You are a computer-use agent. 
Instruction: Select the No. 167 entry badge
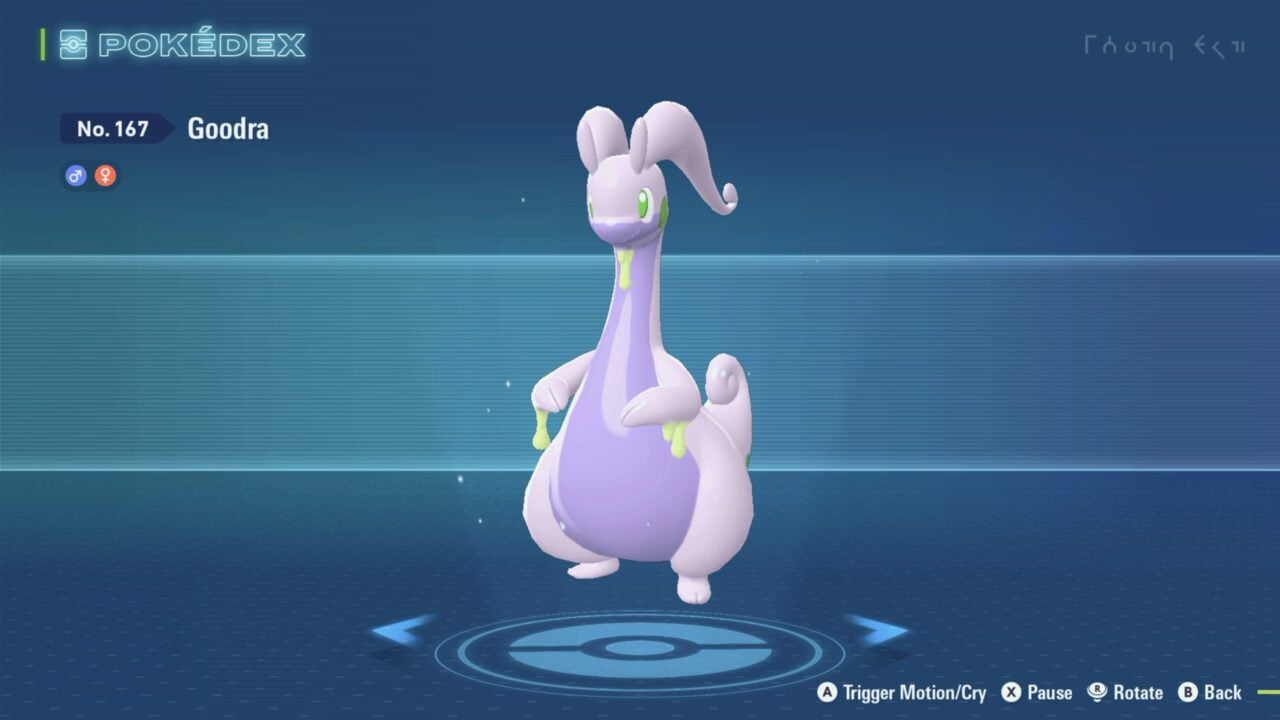click(114, 128)
